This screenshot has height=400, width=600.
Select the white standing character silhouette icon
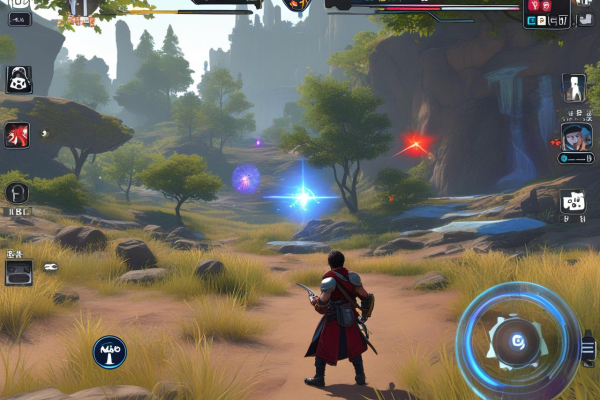573,87
